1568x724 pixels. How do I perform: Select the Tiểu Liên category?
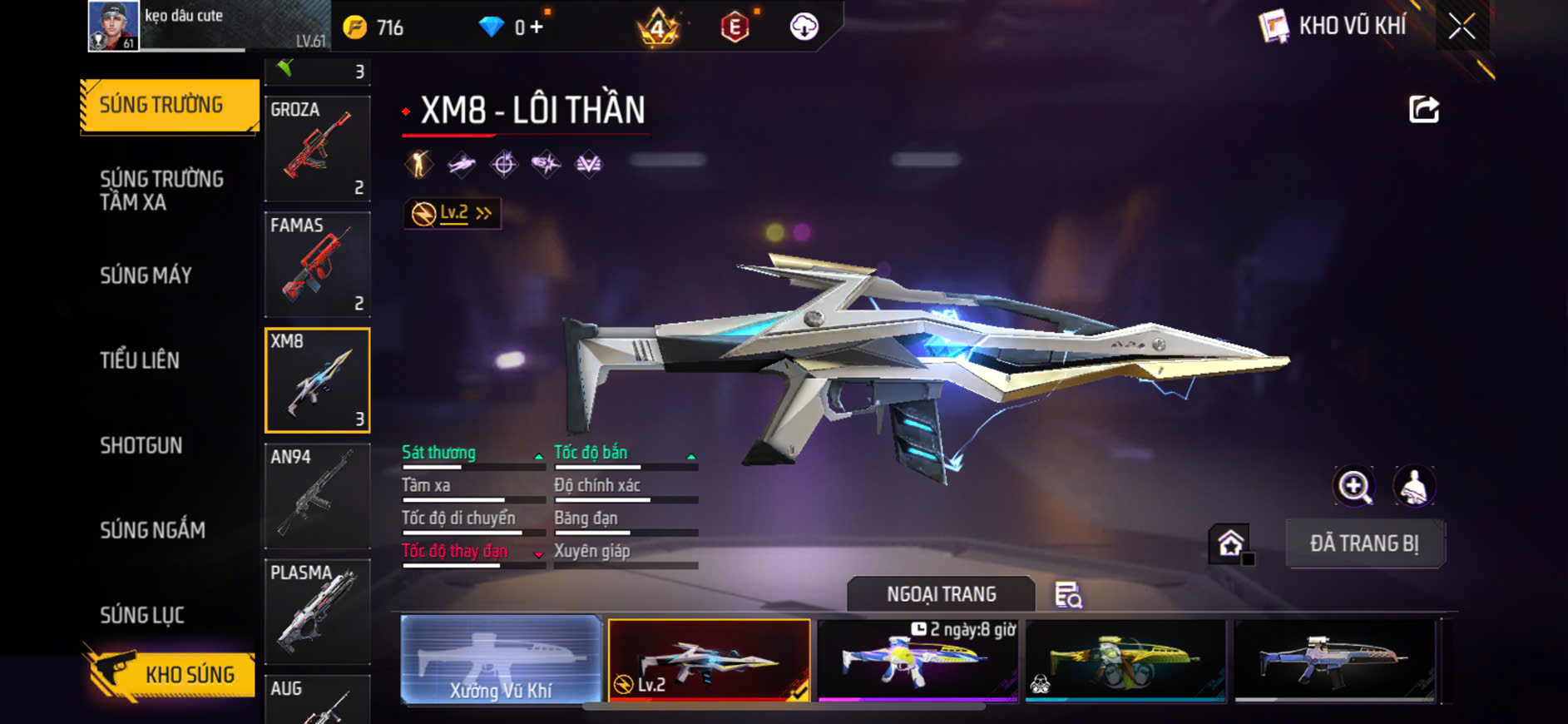tap(140, 360)
